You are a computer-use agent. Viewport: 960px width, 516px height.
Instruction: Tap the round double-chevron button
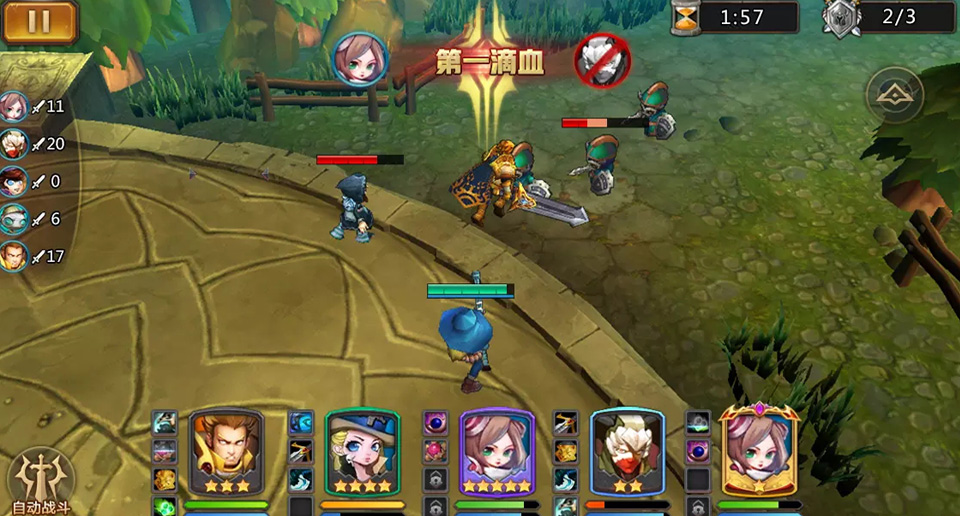pyautogui.click(x=894, y=95)
